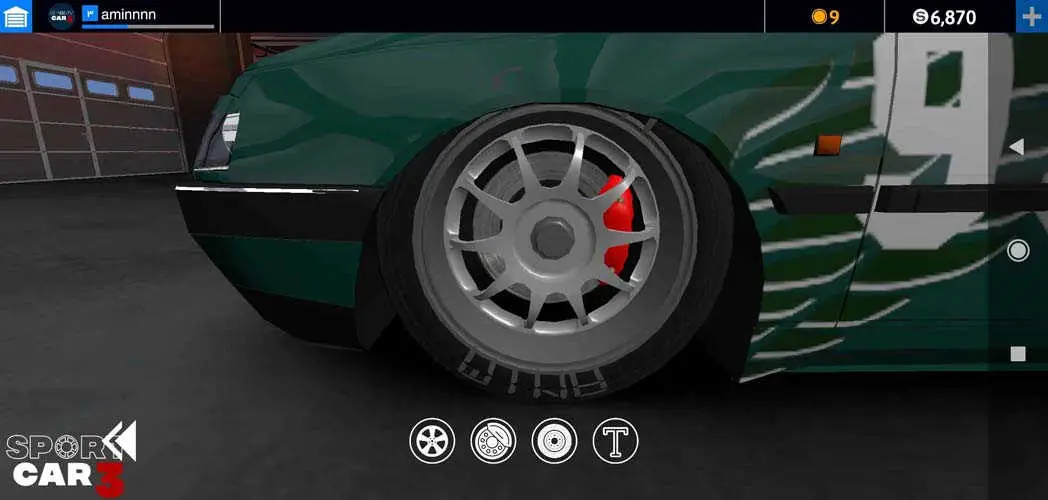Tap the Android back triangle button
The height and width of the screenshot is (500, 1048).
(x=1017, y=147)
